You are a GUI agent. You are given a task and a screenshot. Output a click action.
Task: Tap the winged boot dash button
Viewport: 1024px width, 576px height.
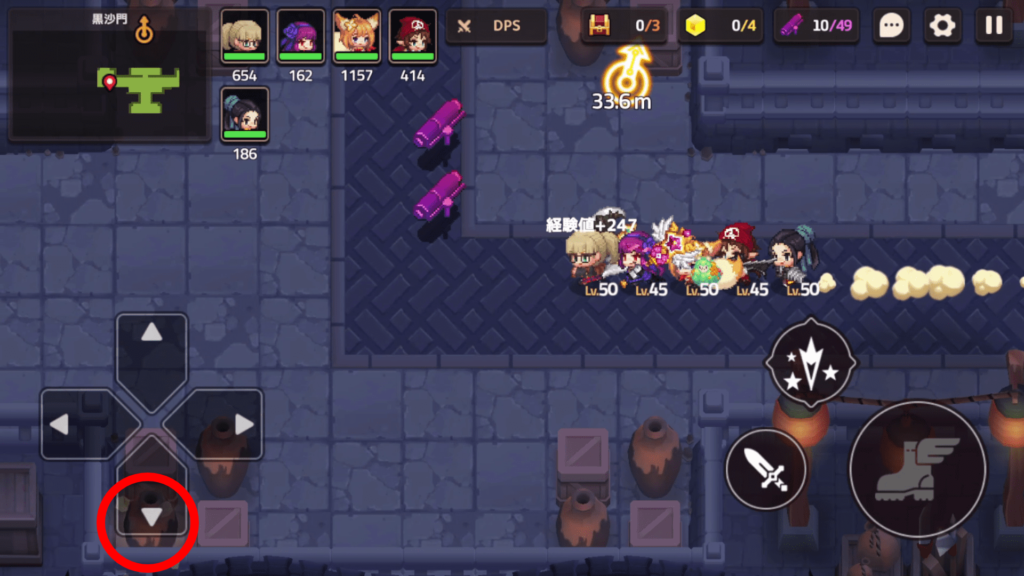click(917, 468)
